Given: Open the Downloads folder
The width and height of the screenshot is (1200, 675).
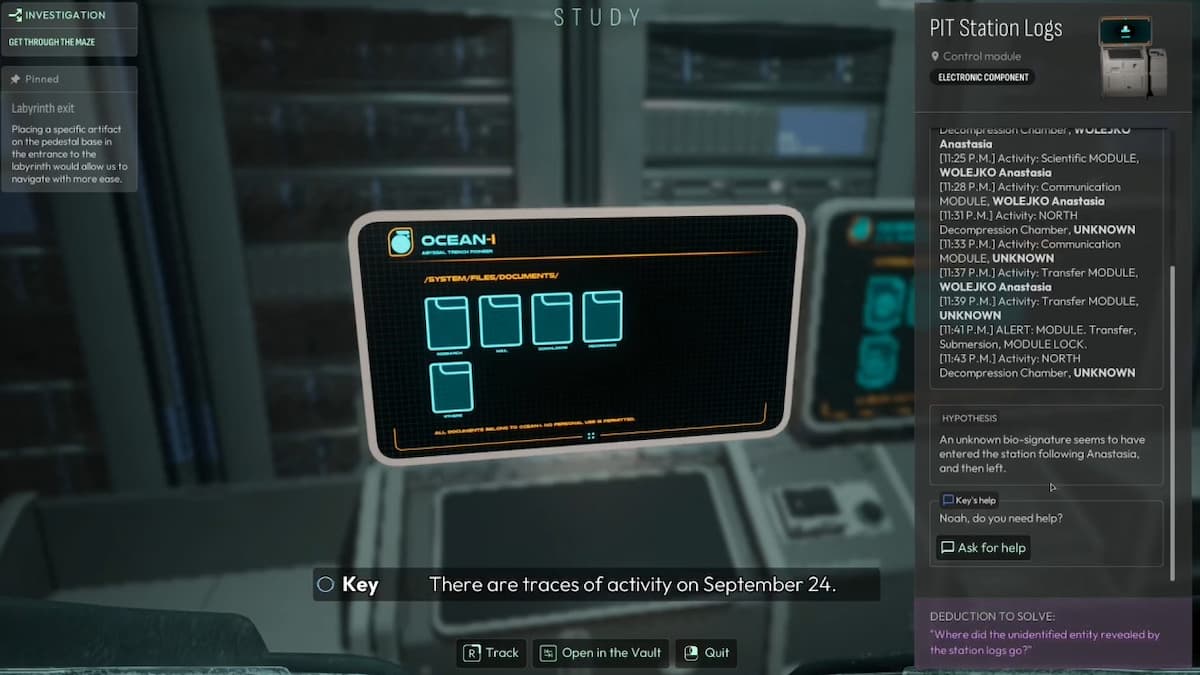Looking at the screenshot, I should point(551,319).
